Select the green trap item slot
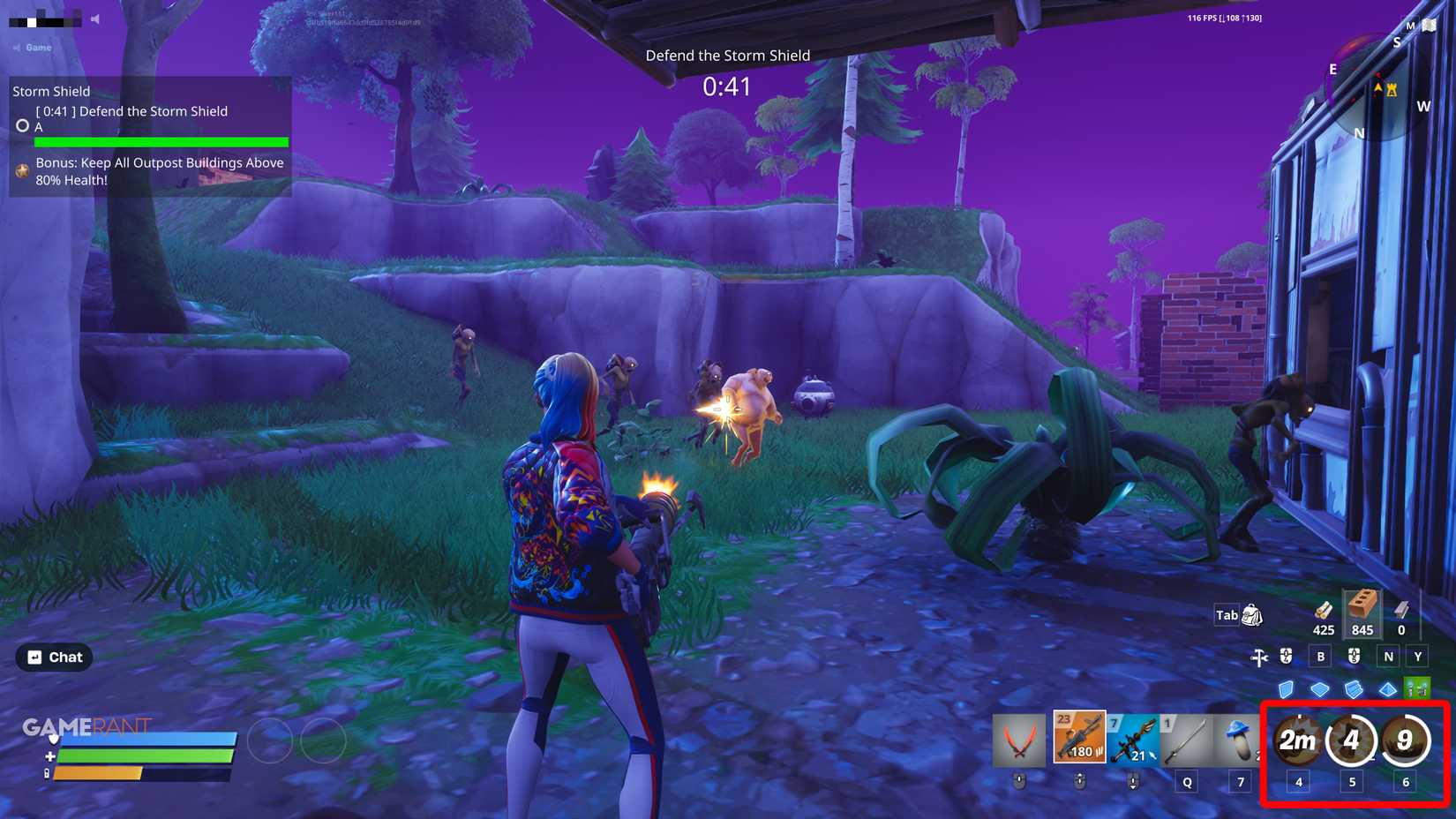 point(1418,687)
